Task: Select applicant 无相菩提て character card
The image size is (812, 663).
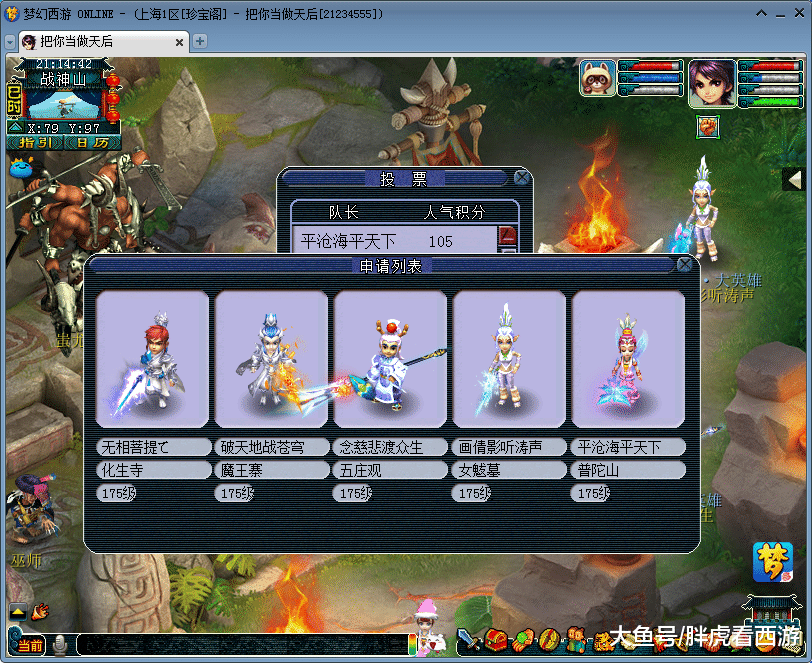Action: 152,359
